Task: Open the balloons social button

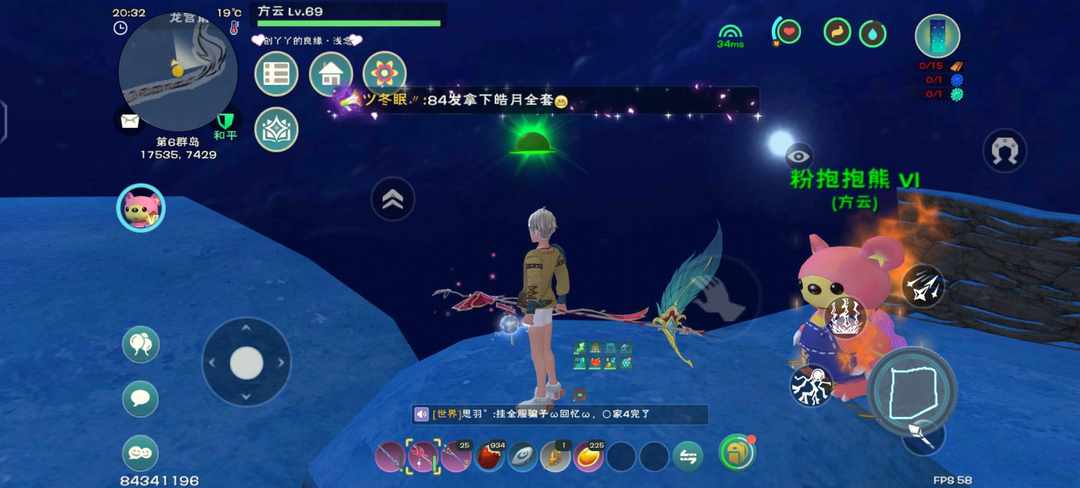Action: (x=140, y=345)
